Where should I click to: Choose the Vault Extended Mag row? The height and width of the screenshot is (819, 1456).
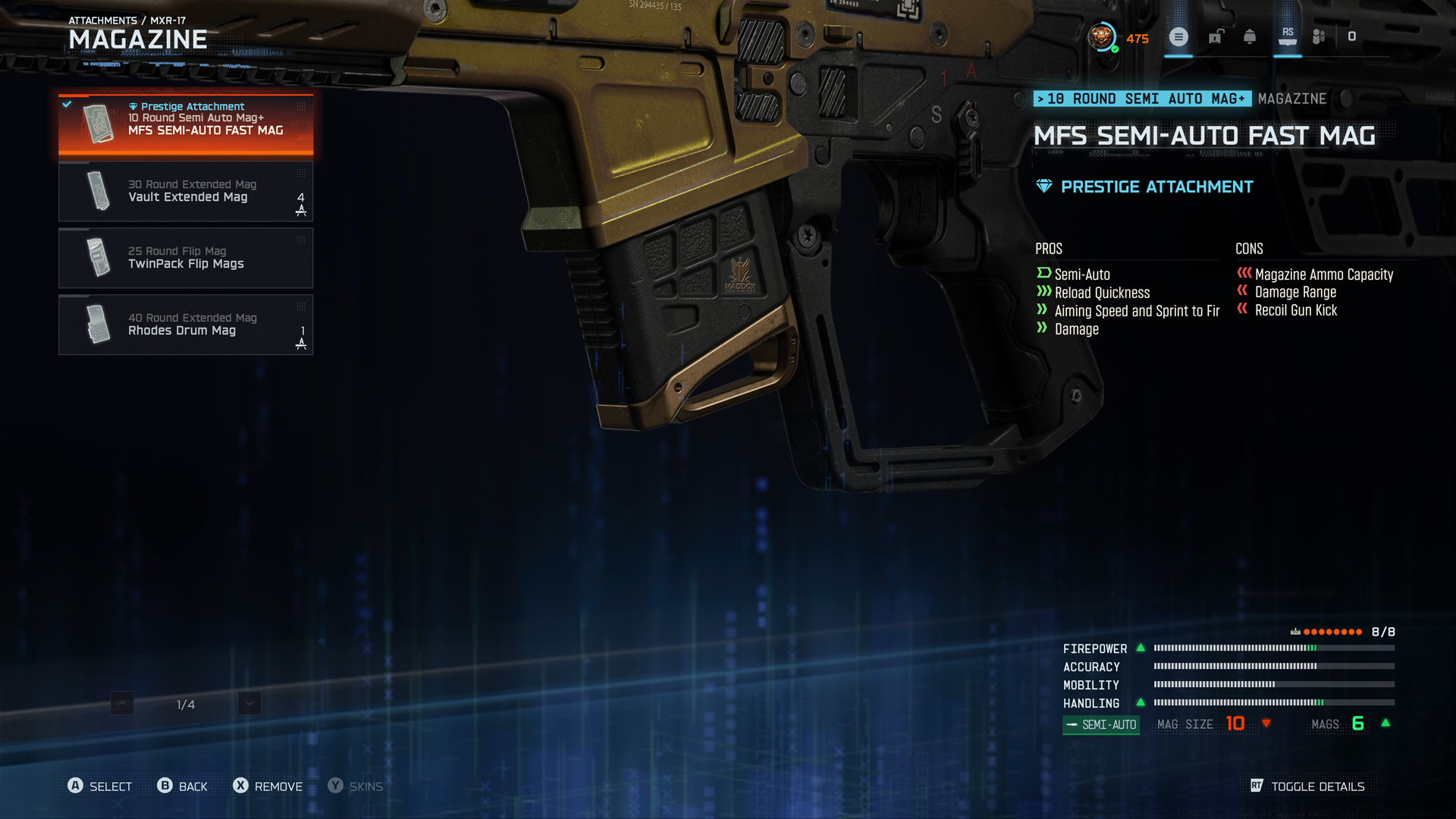(186, 191)
